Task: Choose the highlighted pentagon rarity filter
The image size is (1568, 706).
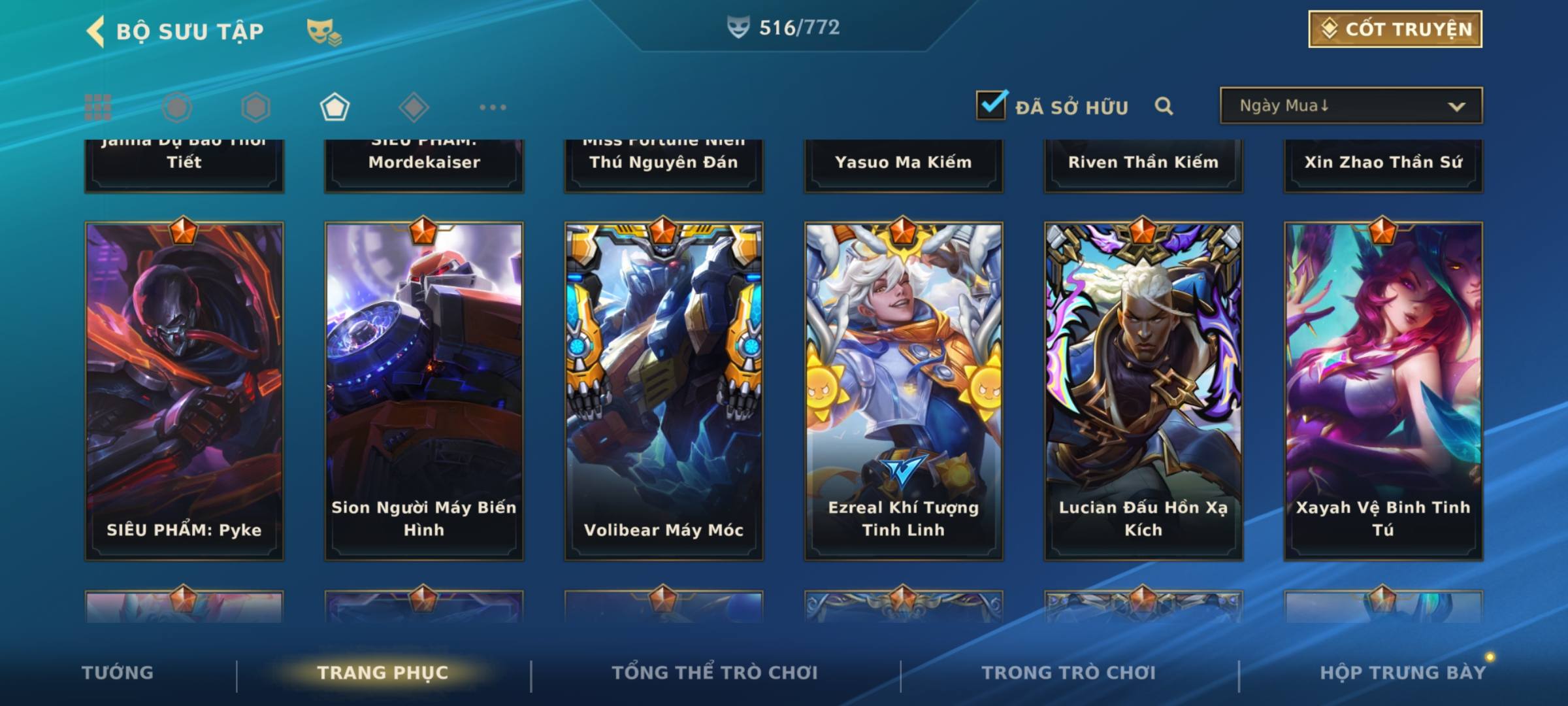Action: (x=335, y=107)
